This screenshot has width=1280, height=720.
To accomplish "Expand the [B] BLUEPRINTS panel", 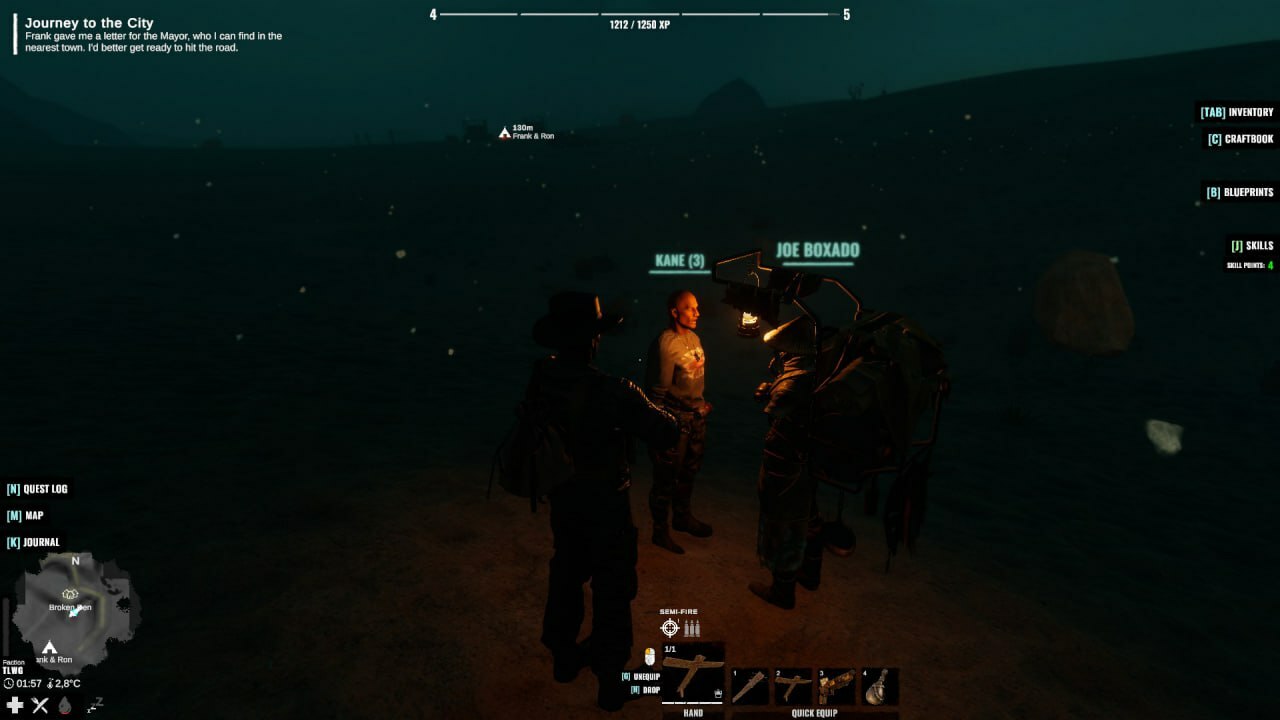I will tap(1240, 192).
